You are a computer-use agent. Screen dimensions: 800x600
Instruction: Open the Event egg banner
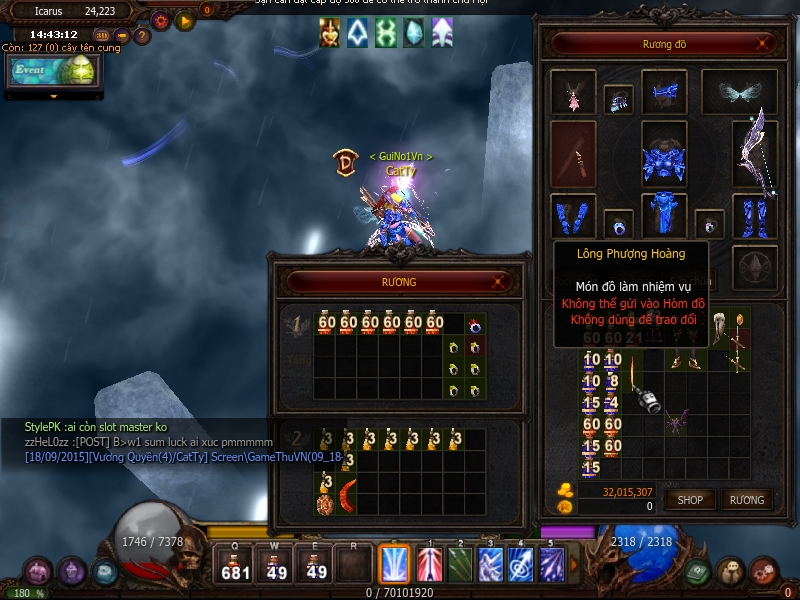(54, 70)
